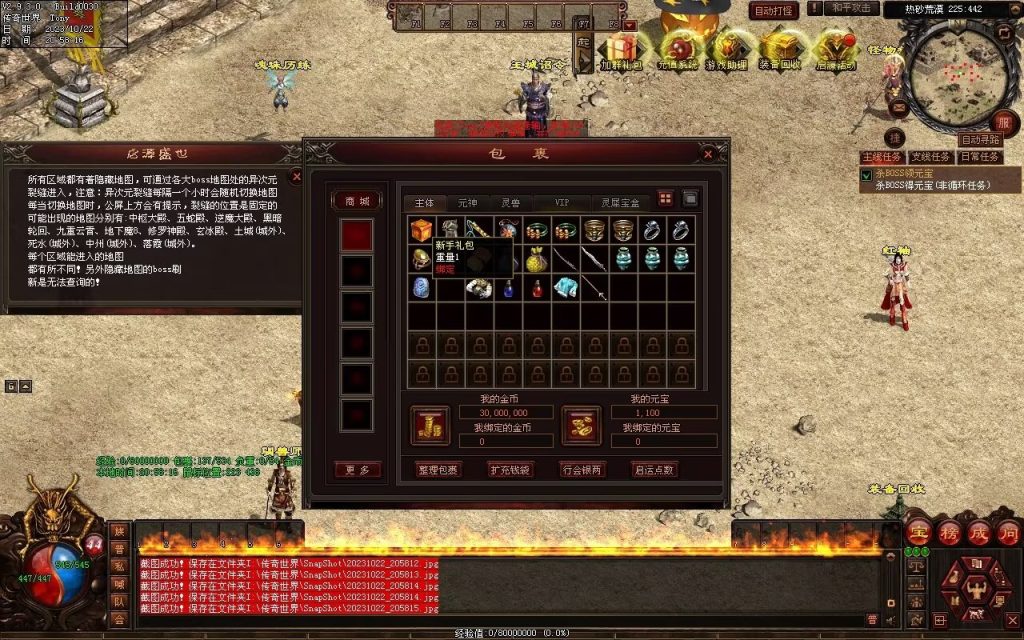Click the 自动寻路 auto-pathfinding button
Screen dimensions: 1024x640
click(980, 140)
